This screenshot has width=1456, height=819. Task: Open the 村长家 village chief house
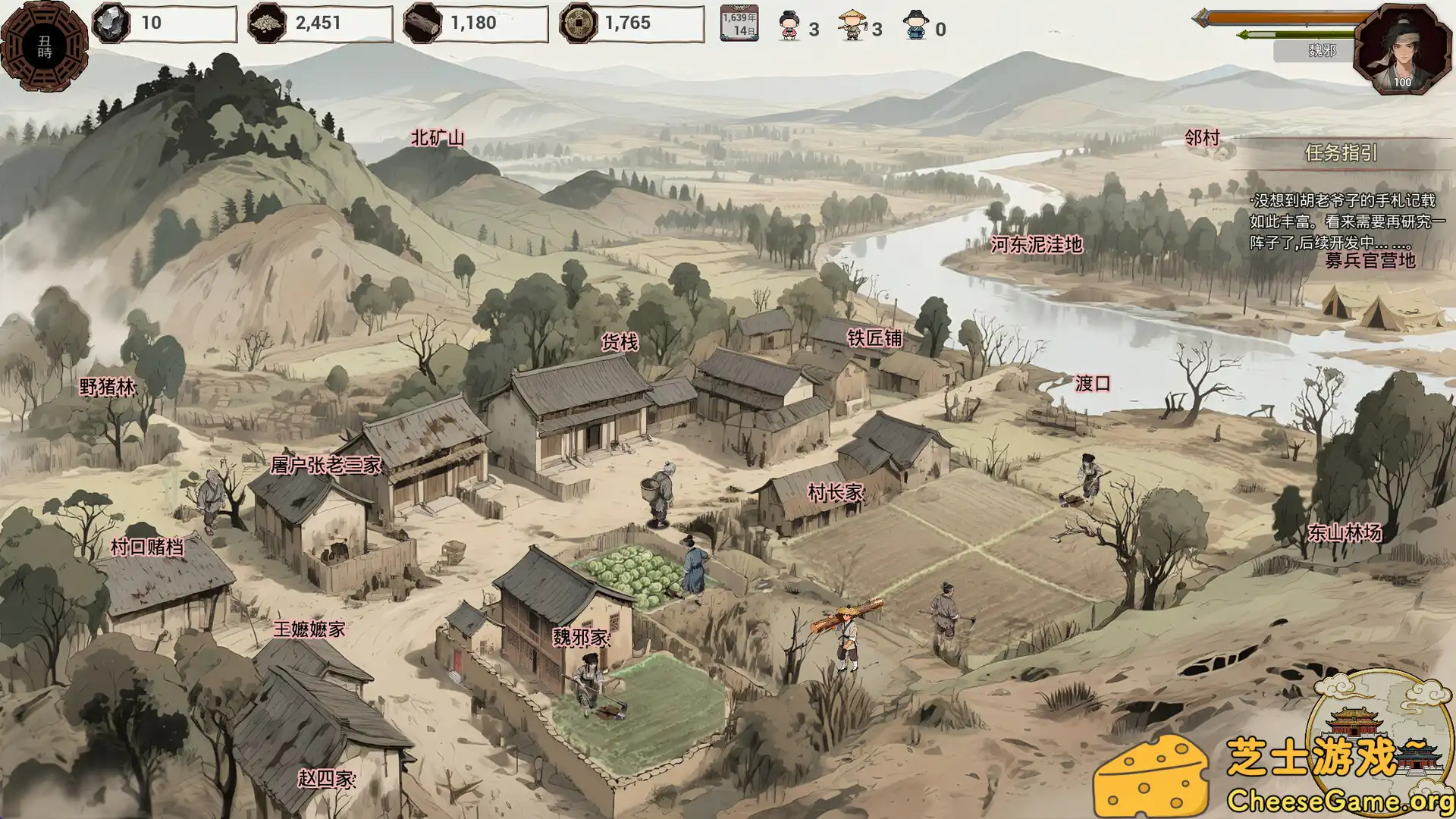point(834,490)
